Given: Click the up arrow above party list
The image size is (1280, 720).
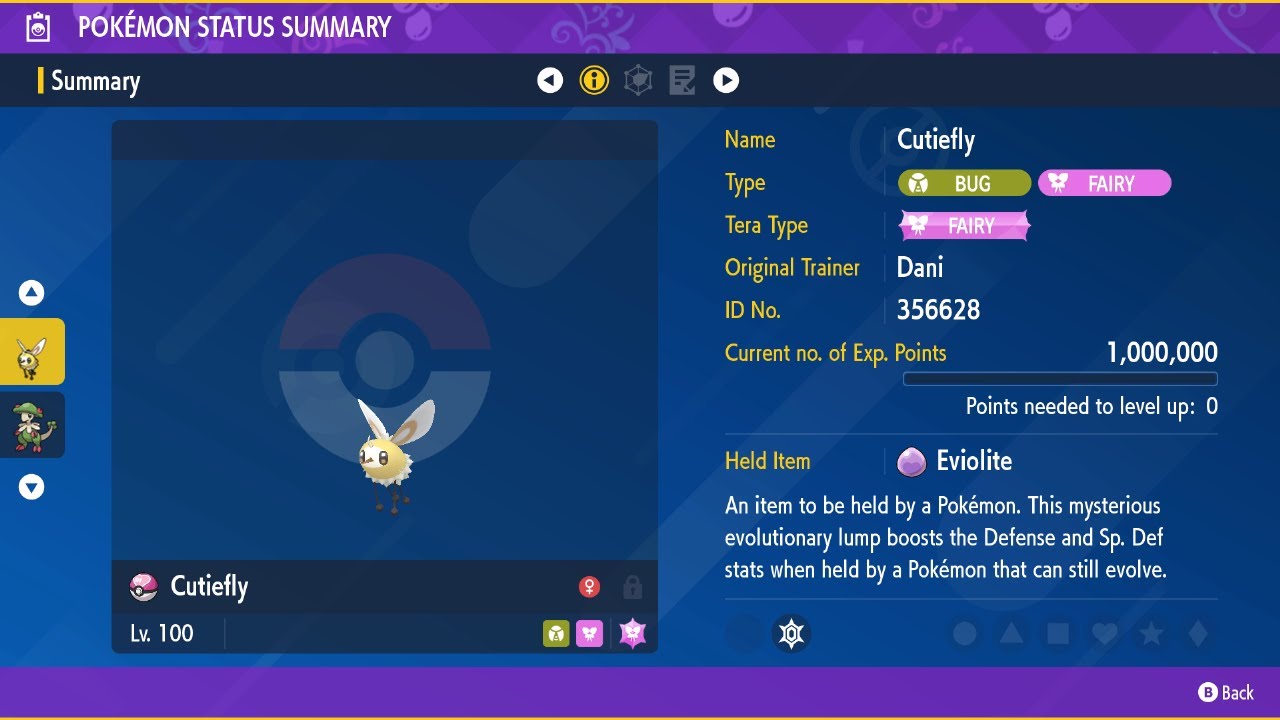Looking at the screenshot, I should tap(32, 292).
